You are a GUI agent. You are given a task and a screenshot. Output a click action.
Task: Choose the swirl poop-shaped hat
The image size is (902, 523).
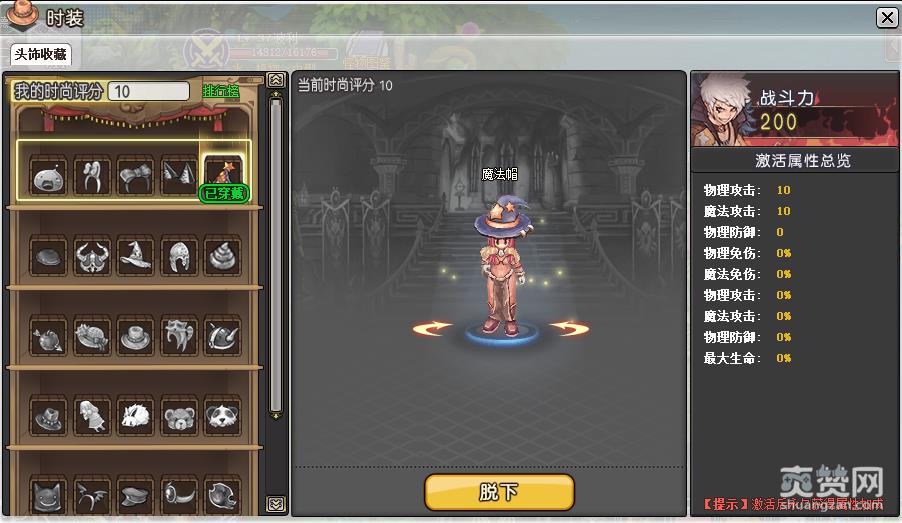[x=222, y=256]
